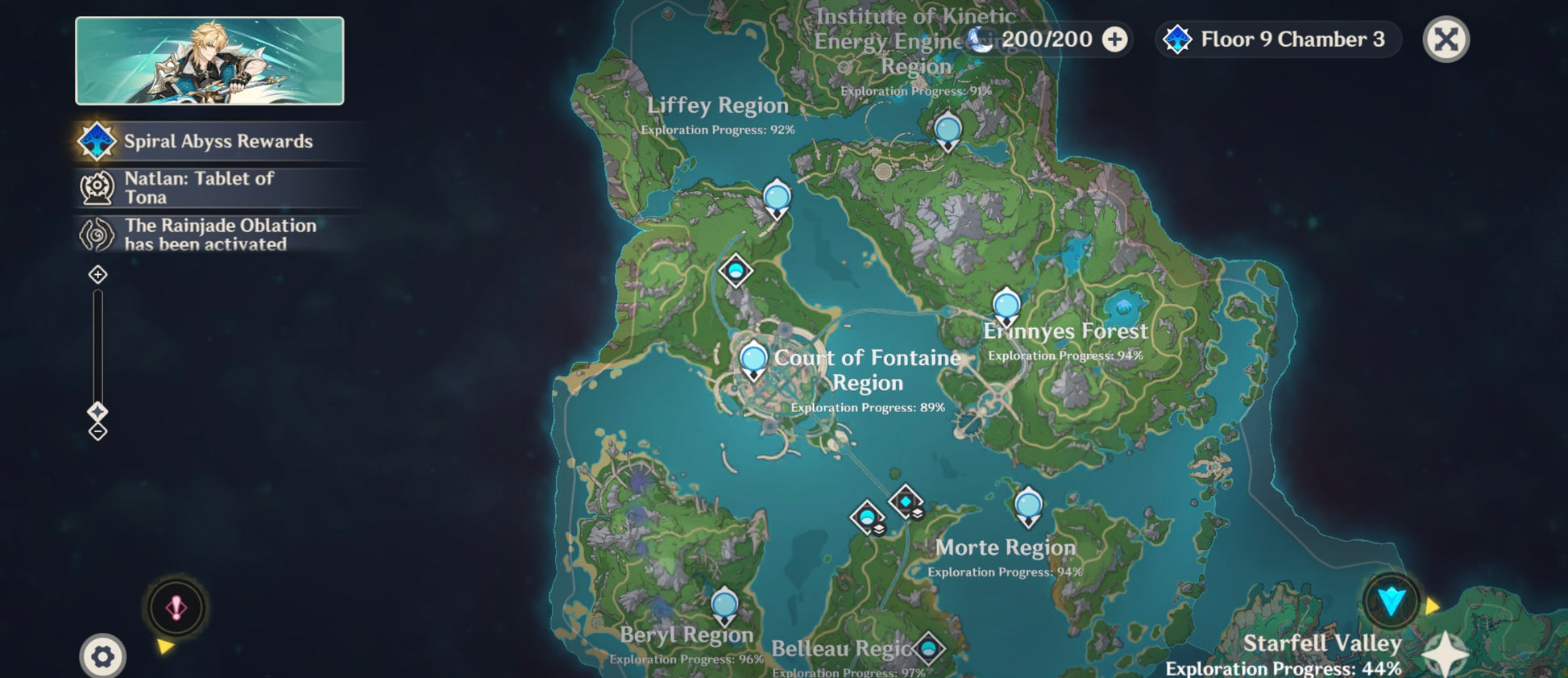Close the map with the X button
The height and width of the screenshot is (678, 1568).
(1446, 40)
